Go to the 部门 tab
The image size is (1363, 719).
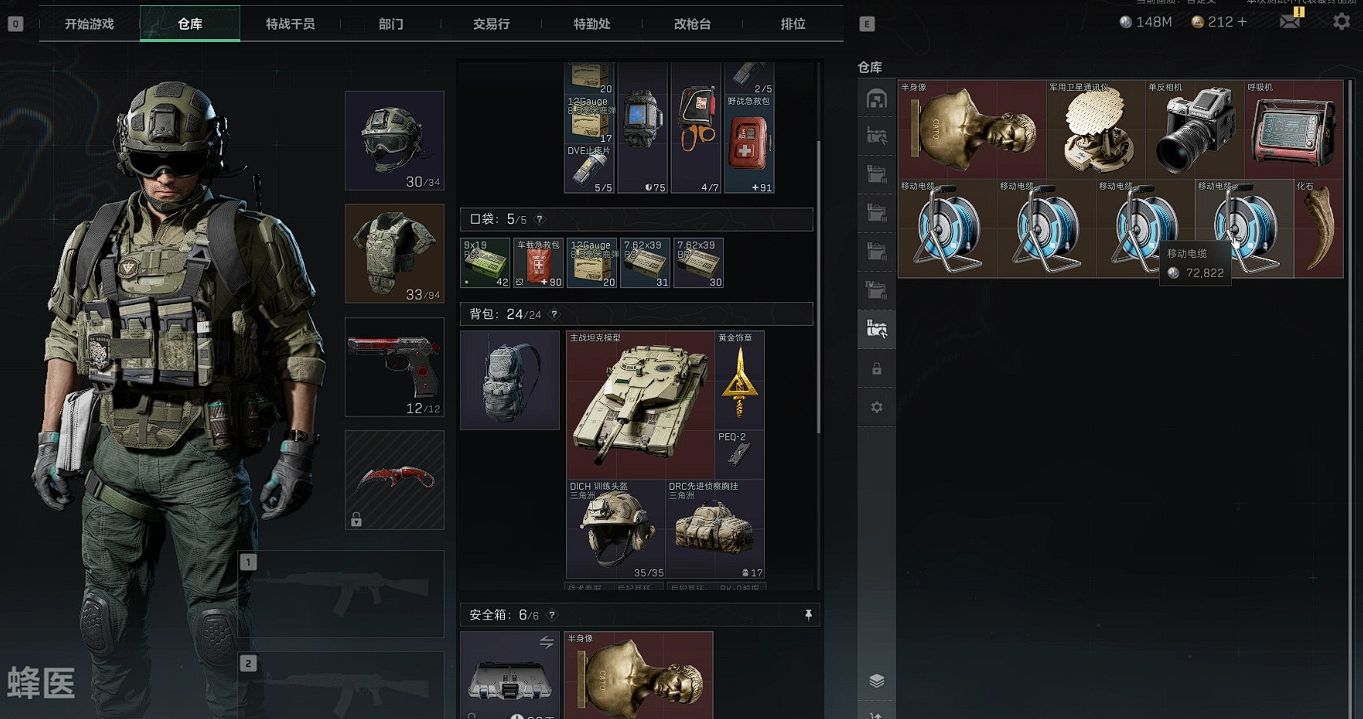click(x=391, y=23)
